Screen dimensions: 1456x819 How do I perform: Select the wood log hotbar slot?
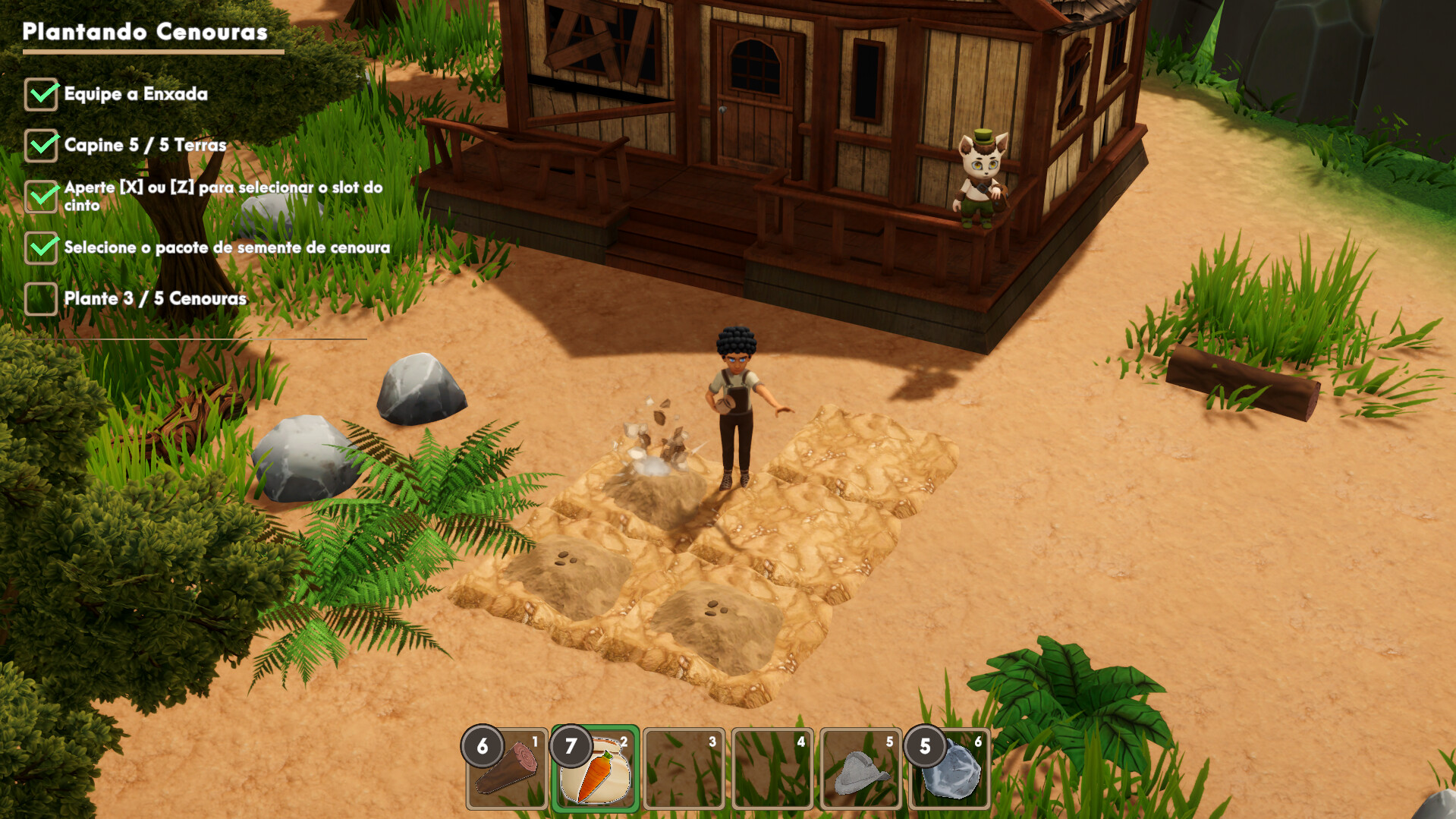507,768
